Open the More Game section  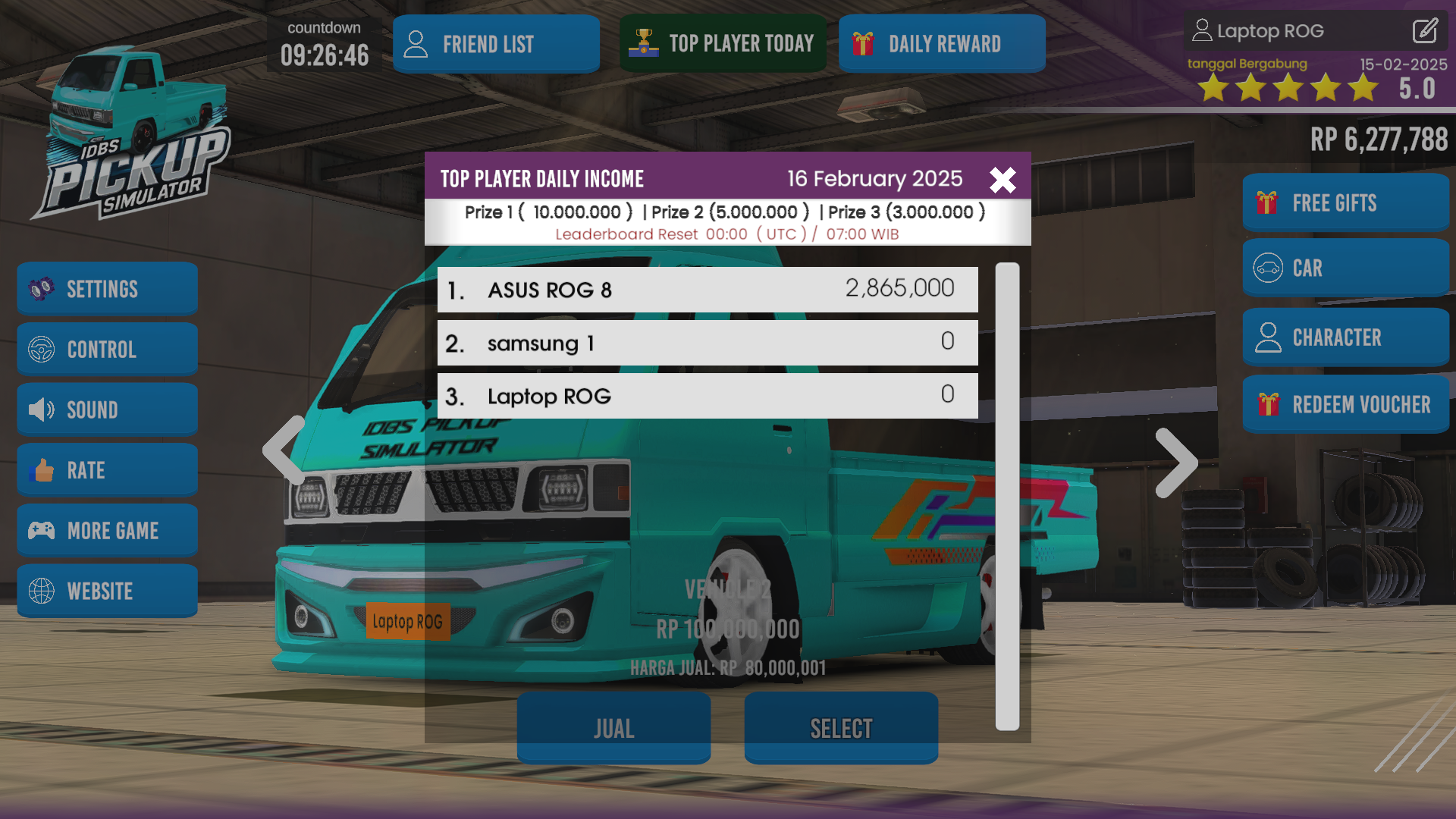(x=107, y=530)
